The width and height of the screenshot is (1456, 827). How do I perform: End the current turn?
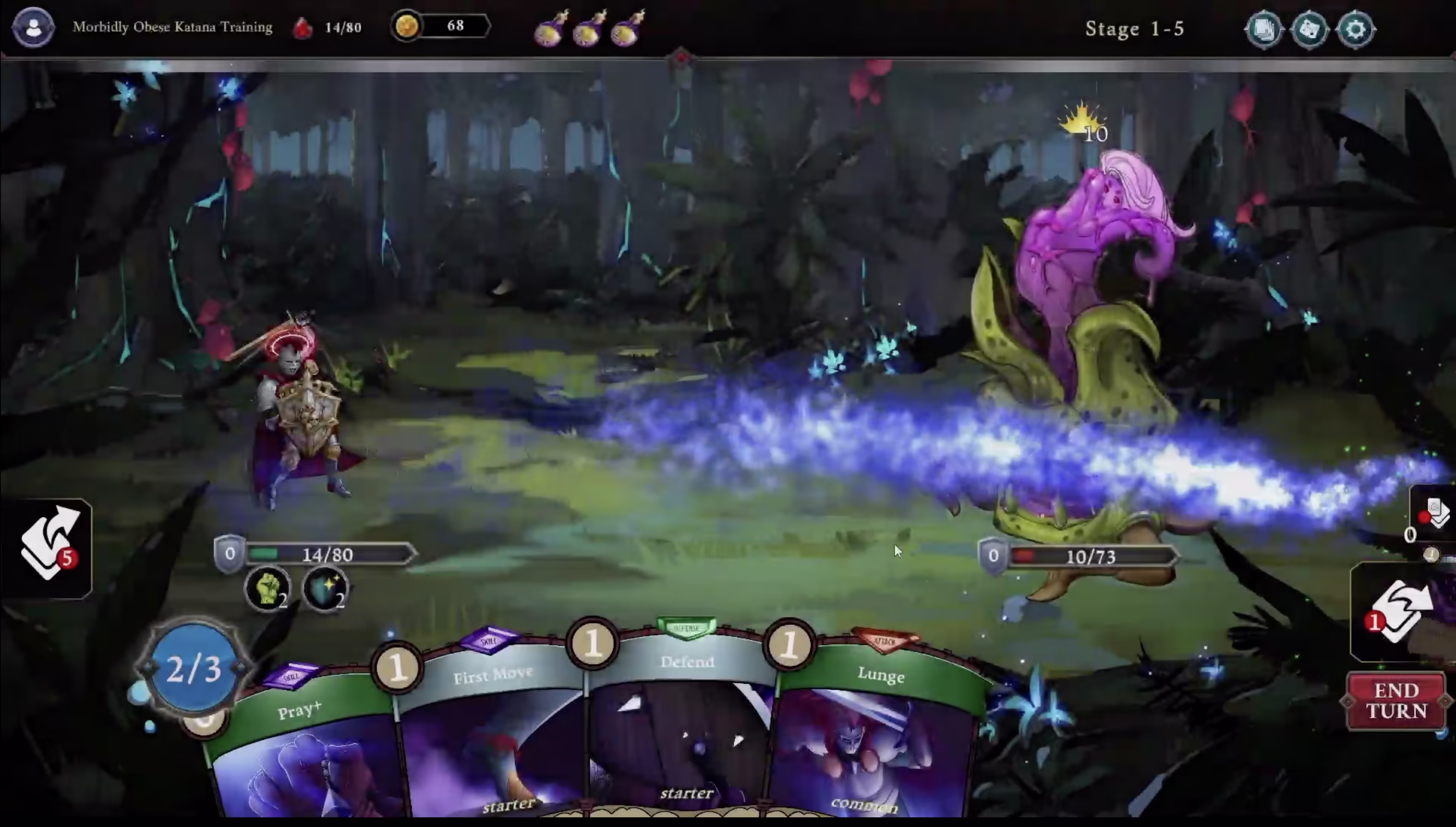coord(1396,701)
